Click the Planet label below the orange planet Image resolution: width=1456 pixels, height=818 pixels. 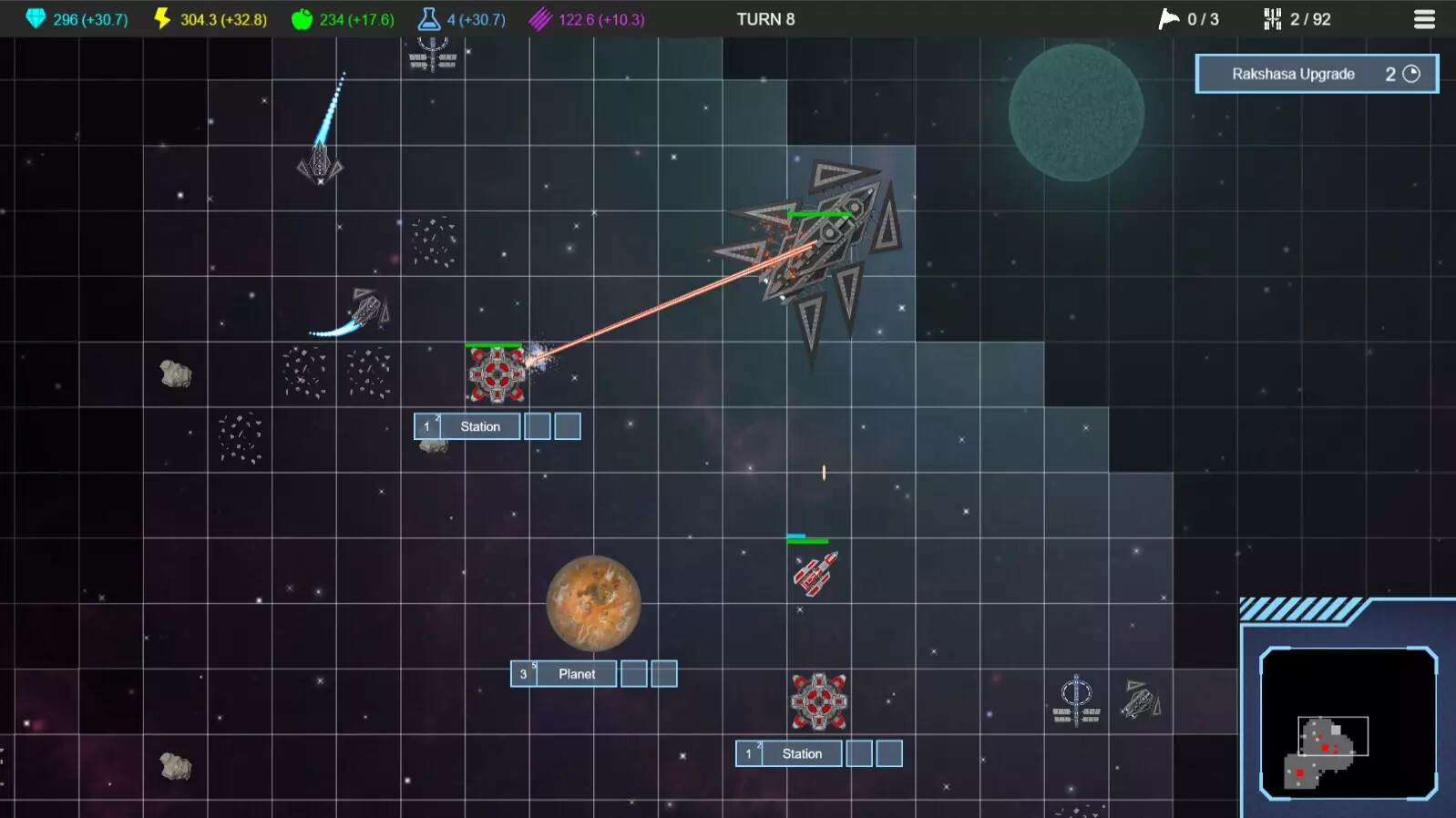click(x=578, y=673)
